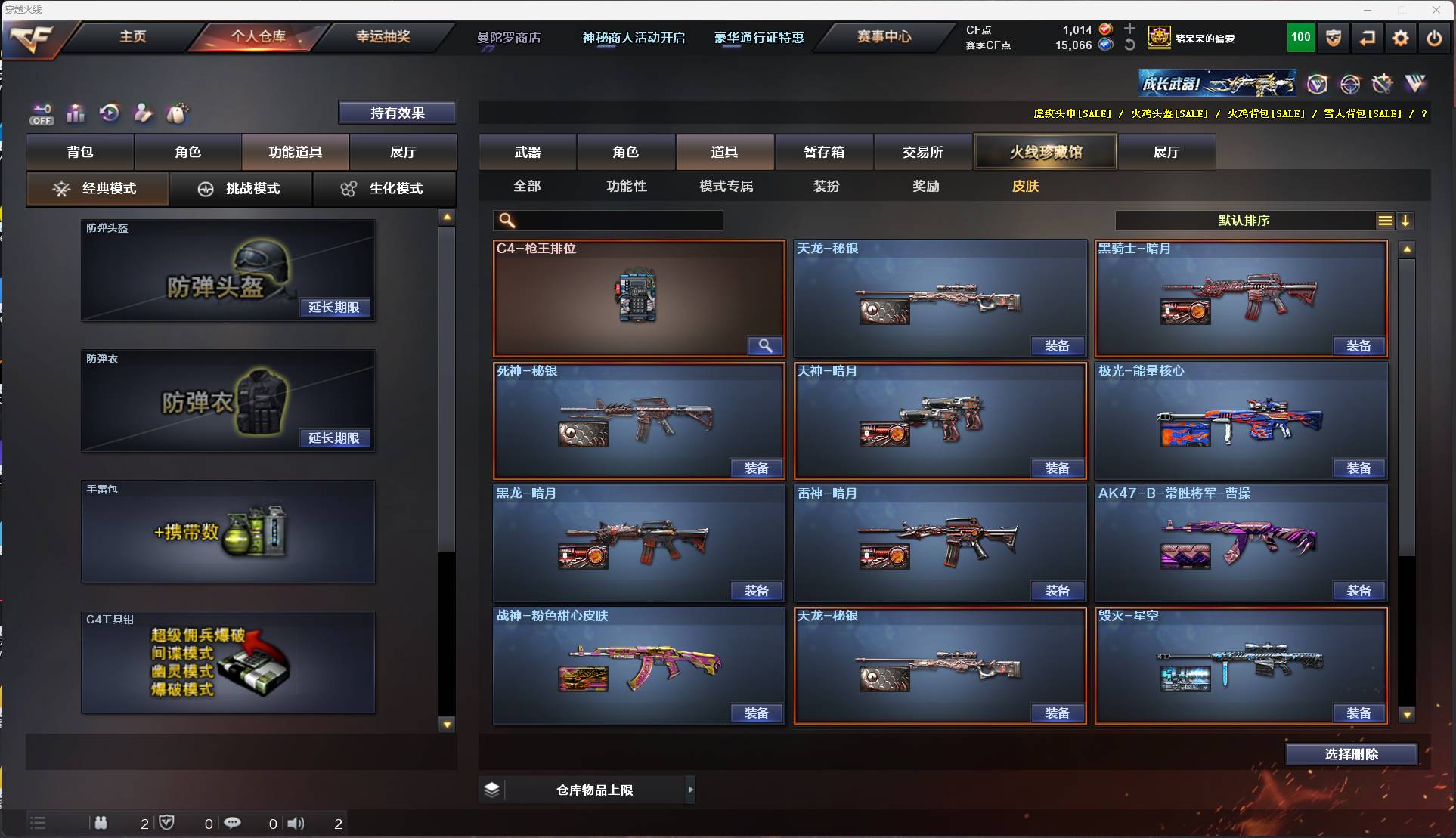The width and height of the screenshot is (1456, 838).
Task: Click the crosshair emblem icon below the growth weapon banner
Action: pyautogui.click(x=1351, y=84)
